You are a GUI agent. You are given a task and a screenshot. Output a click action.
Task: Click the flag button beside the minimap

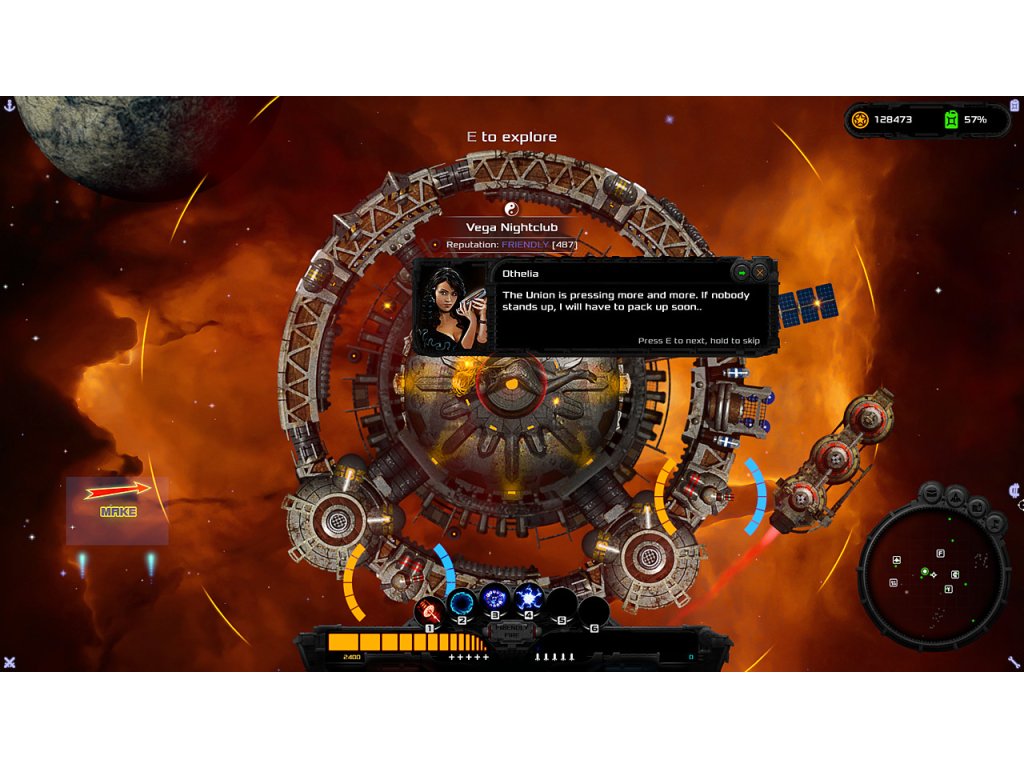[x=995, y=522]
